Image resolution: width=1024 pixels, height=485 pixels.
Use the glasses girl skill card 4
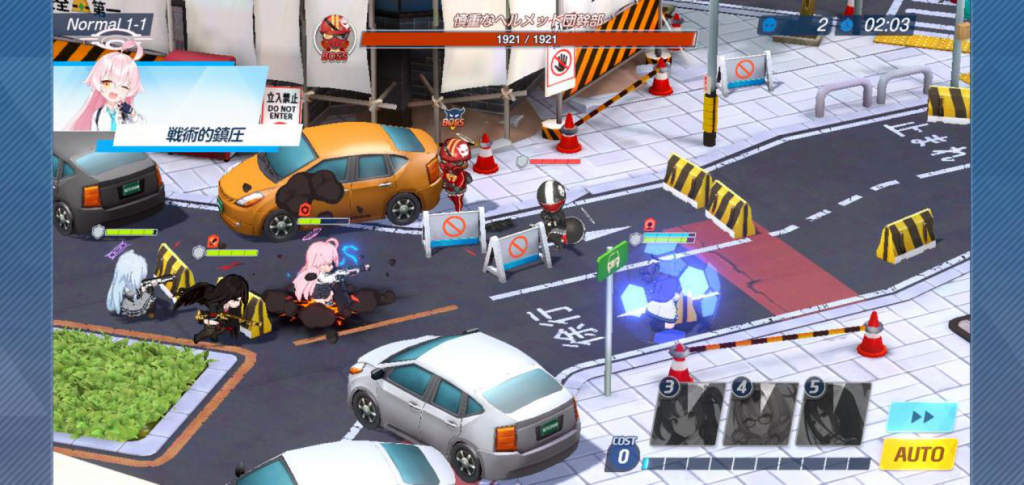(760, 413)
